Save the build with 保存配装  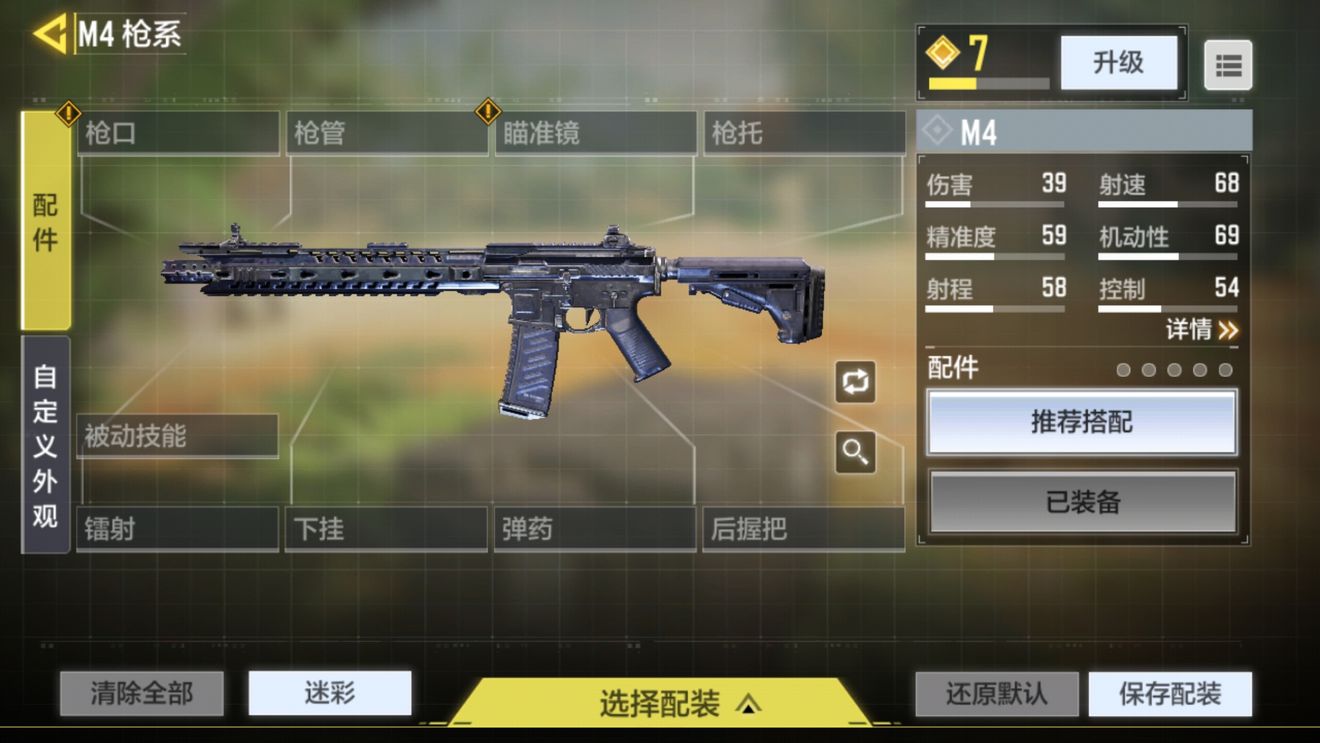point(1169,694)
